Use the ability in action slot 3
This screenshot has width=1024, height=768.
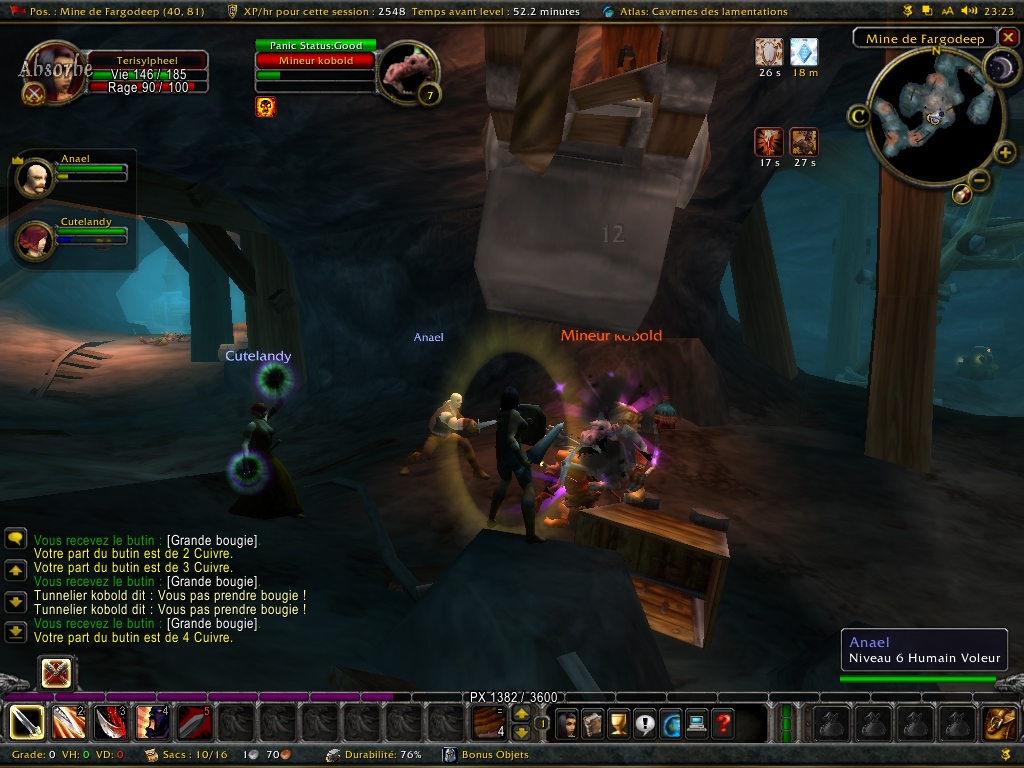[x=110, y=722]
